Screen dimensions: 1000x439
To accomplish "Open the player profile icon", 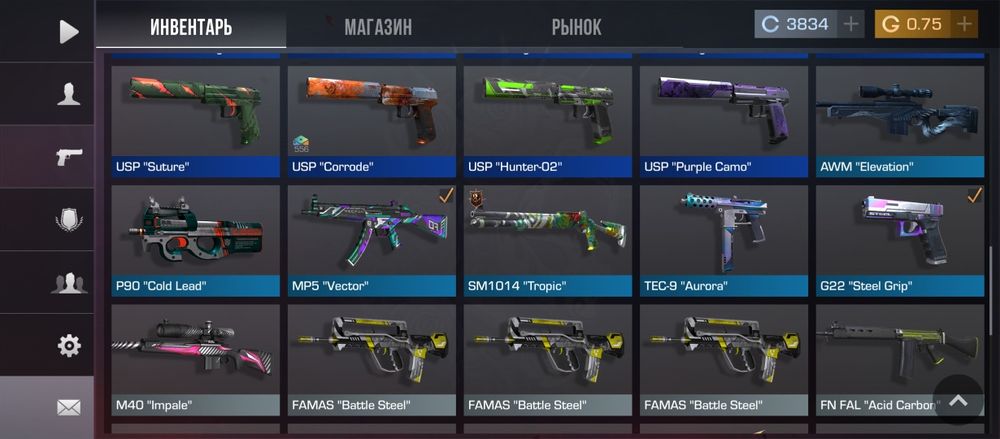I will [68, 95].
